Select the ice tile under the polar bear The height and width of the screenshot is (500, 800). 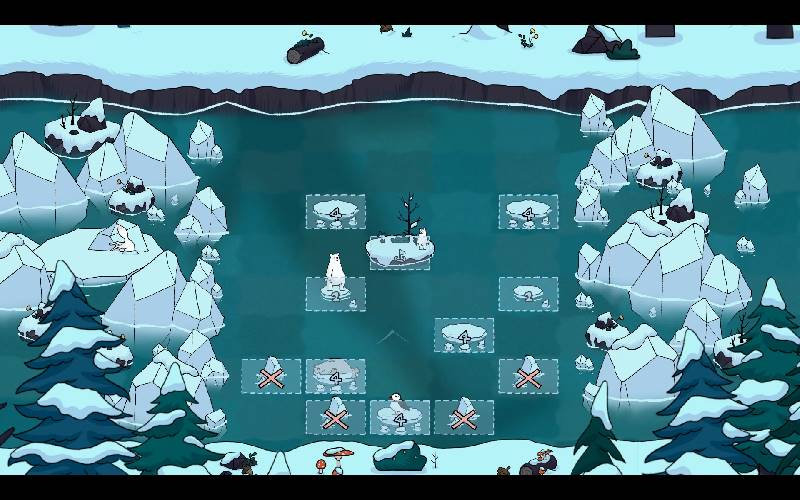point(335,292)
